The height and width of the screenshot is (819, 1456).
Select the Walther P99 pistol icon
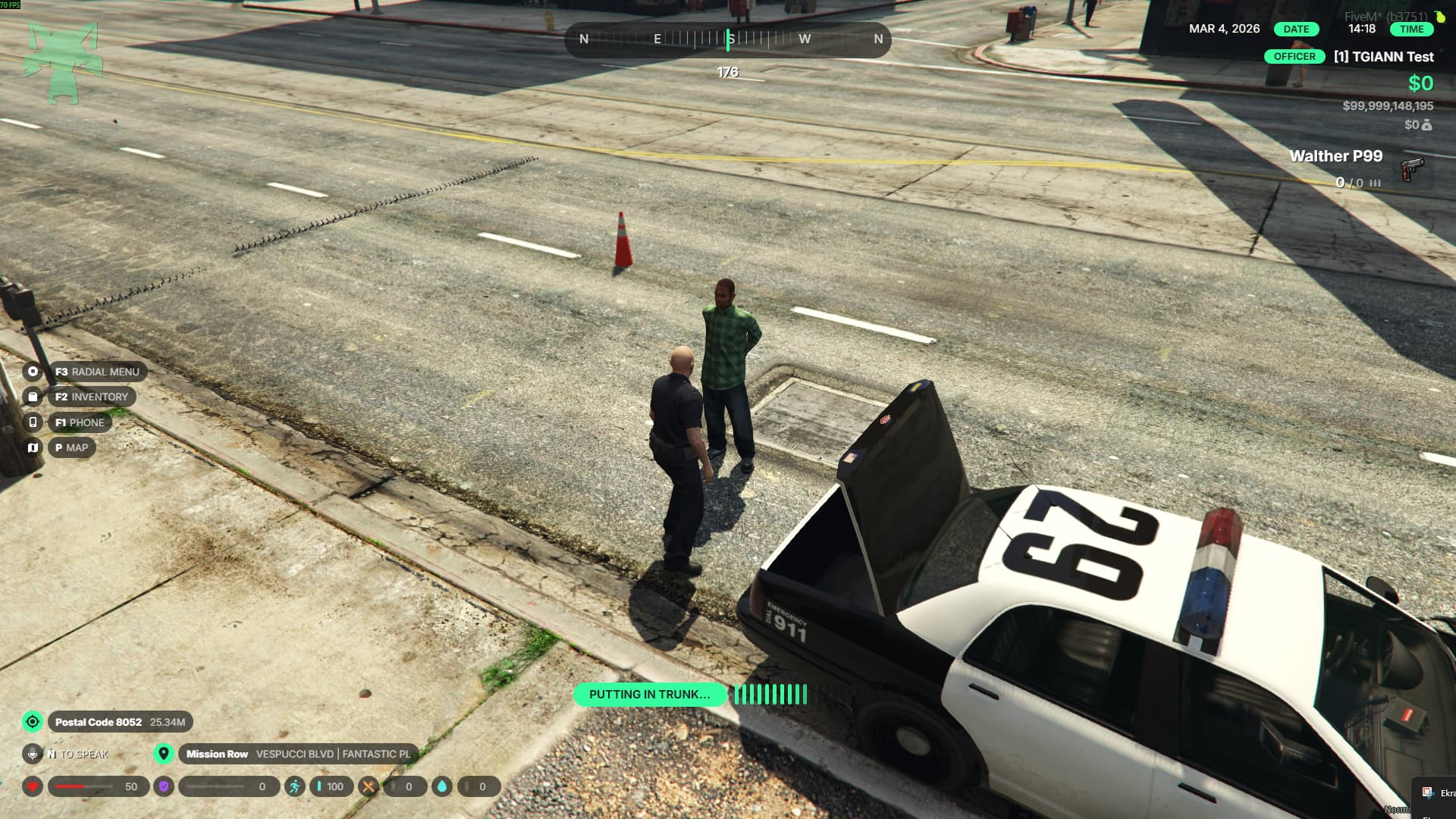(x=1411, y=168)
